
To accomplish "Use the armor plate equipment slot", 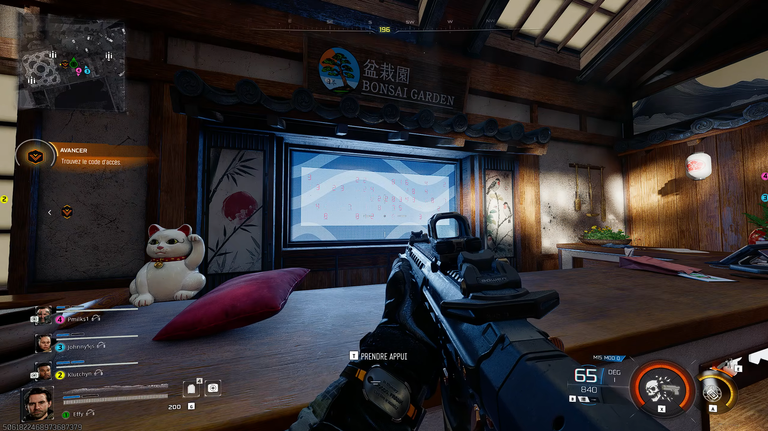I will (190, 389).
